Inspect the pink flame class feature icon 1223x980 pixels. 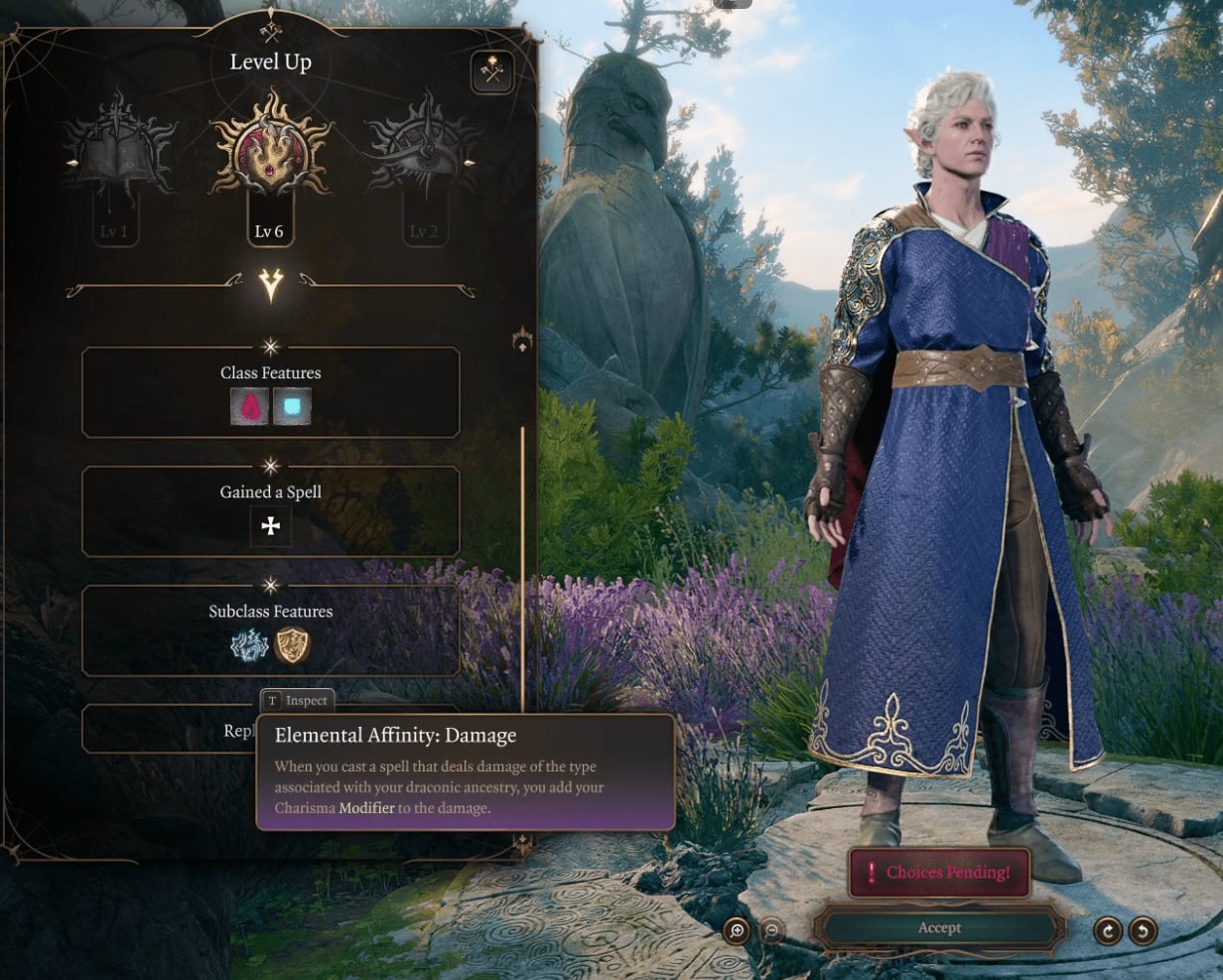(x=249, y=406)
